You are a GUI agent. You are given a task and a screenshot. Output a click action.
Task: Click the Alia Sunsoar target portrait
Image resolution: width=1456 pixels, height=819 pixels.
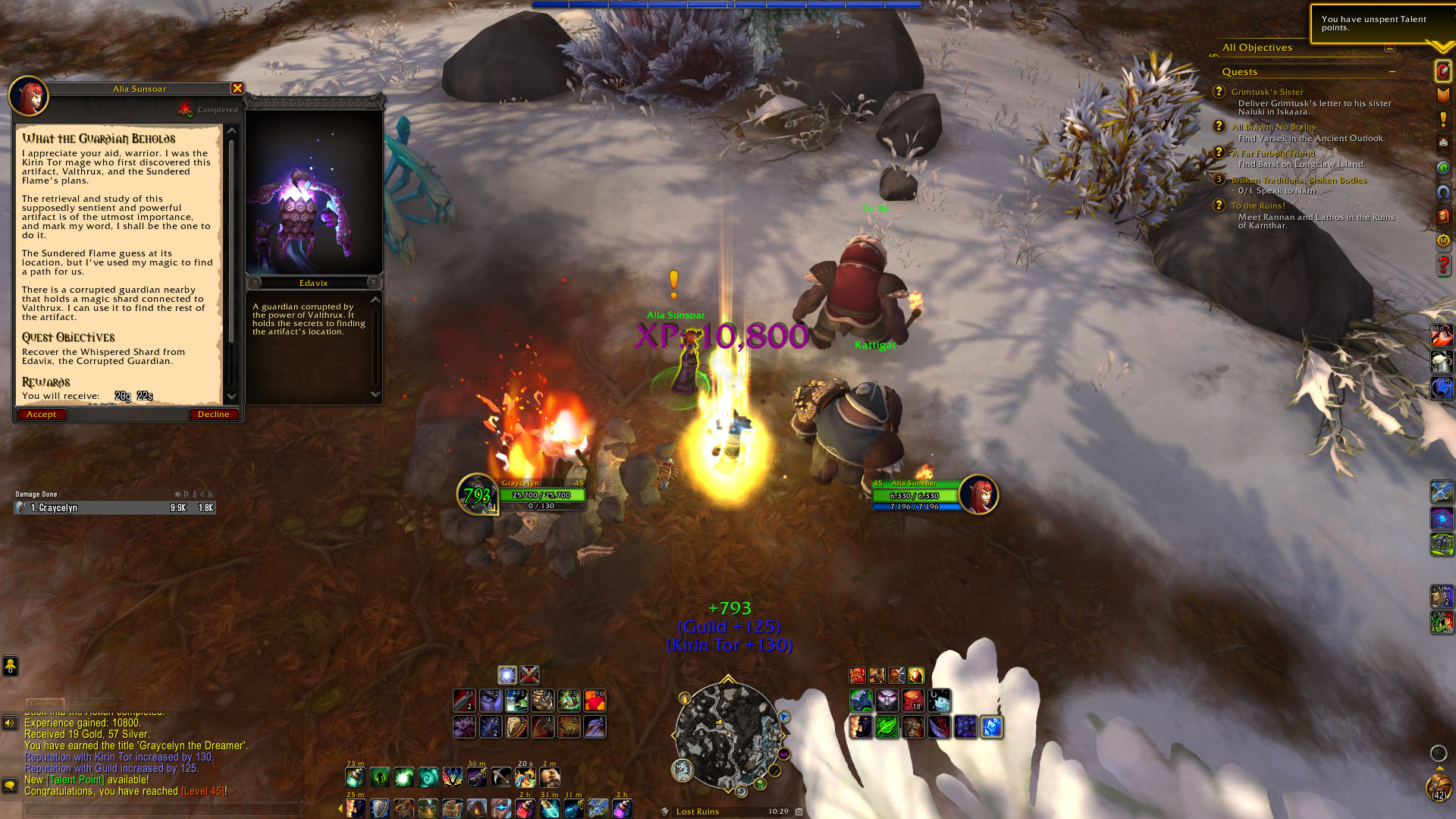coord(978,494)
